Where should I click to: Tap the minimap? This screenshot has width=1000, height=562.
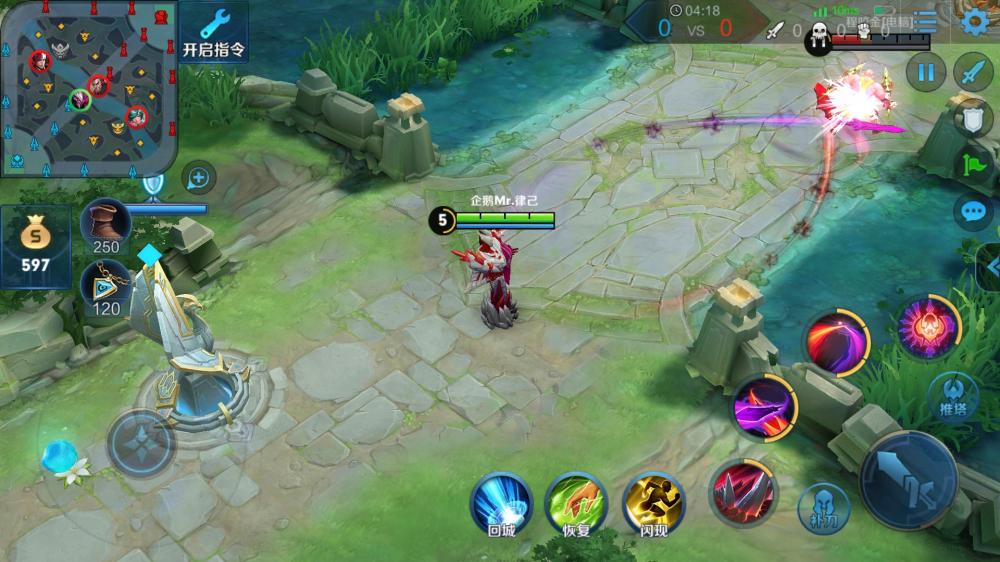[x=89, y=87]
